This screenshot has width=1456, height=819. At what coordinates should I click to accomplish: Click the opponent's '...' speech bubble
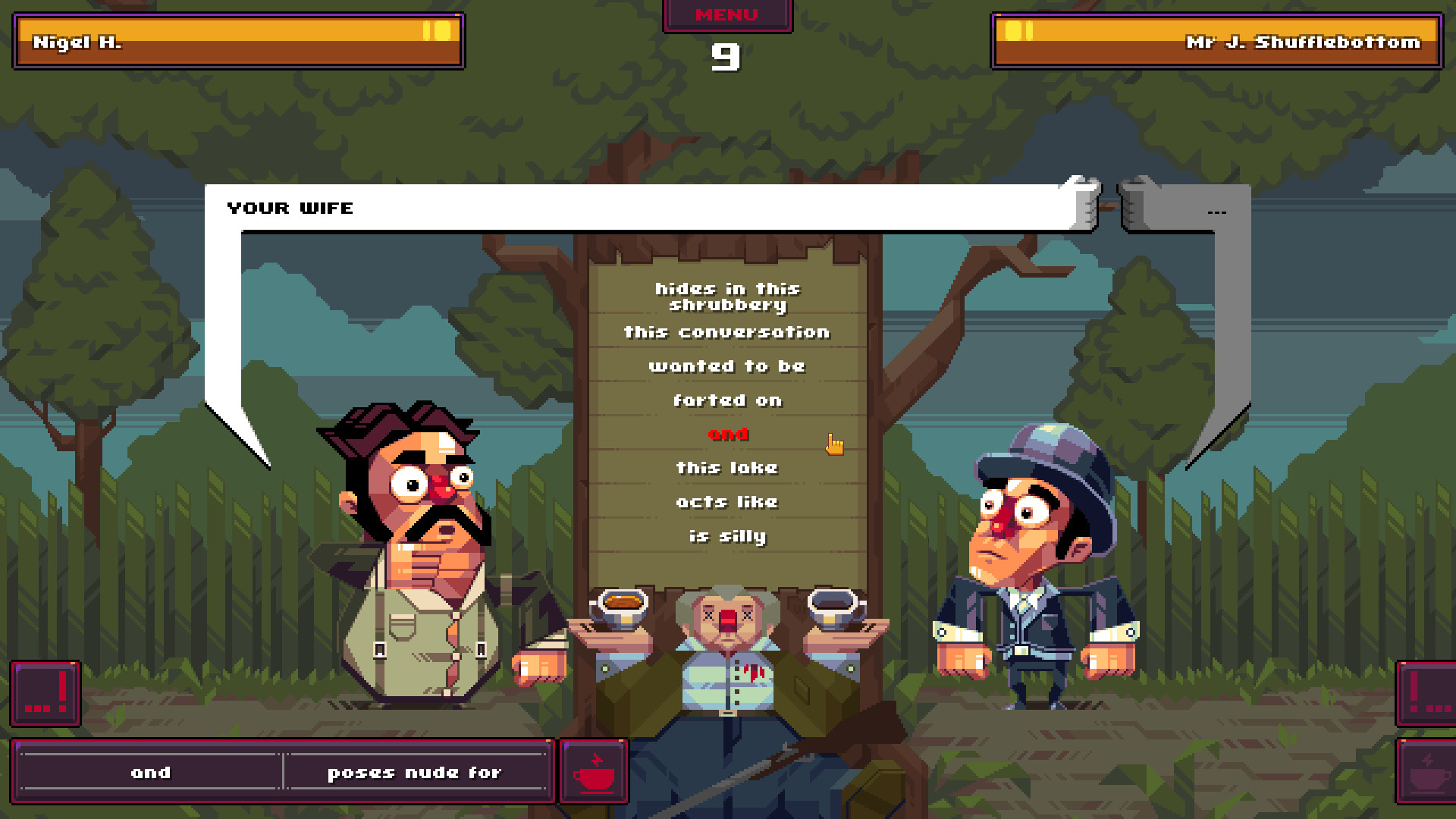coord(1217,211)
